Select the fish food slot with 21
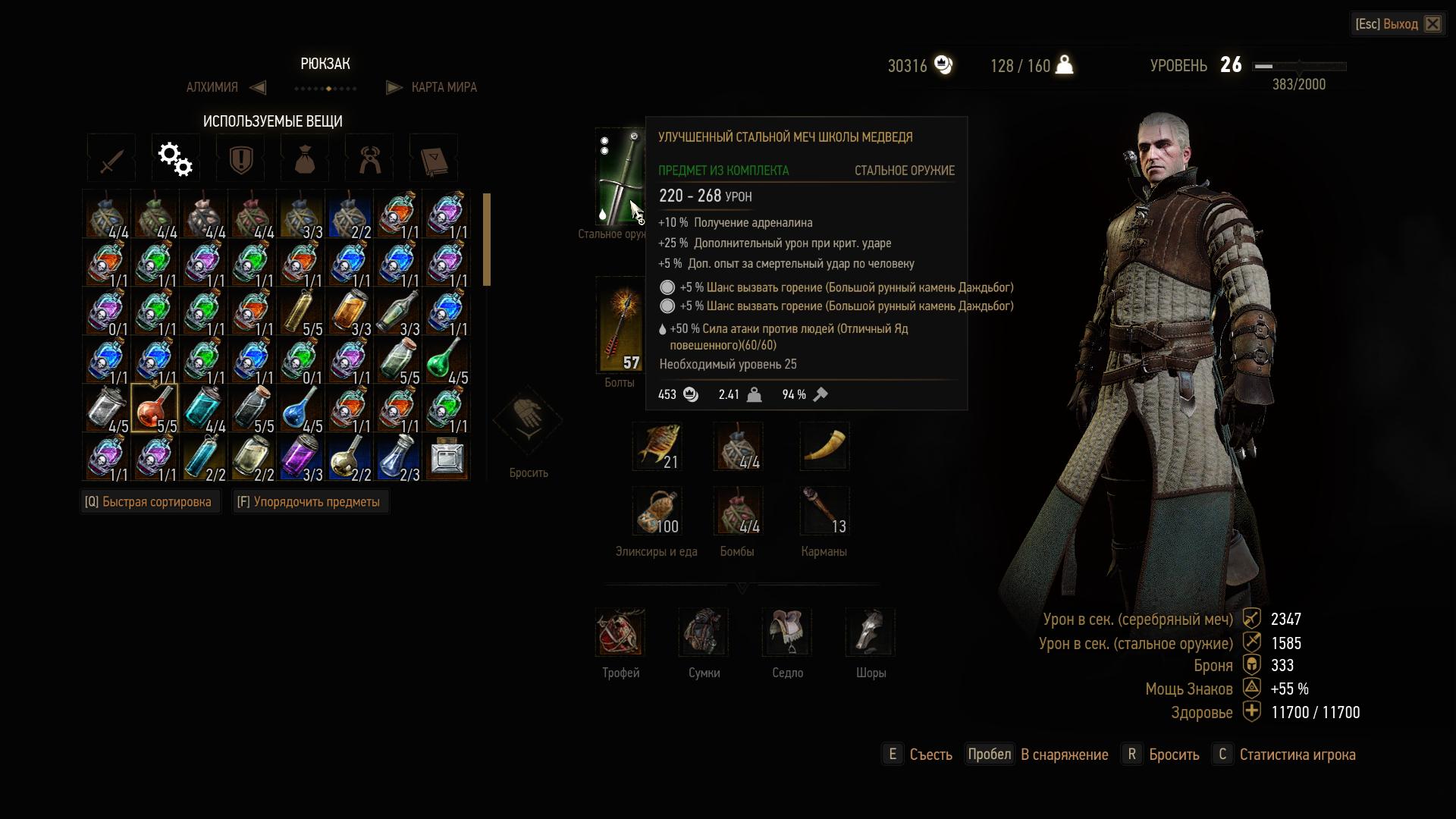The image size is (1456, 819). (x=657, y=447)
